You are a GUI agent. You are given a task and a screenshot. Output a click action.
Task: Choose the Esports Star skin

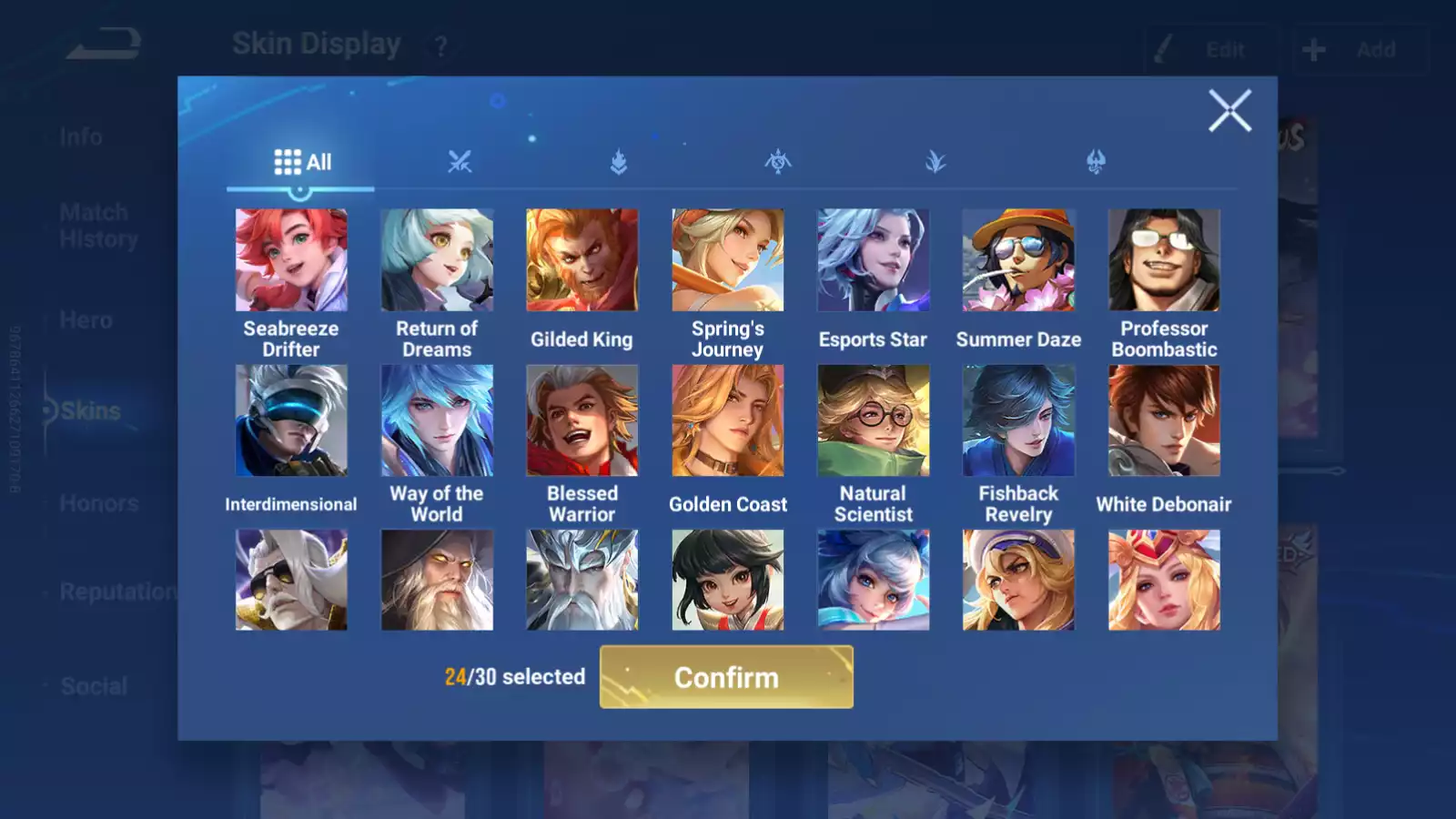click(874, 260)
